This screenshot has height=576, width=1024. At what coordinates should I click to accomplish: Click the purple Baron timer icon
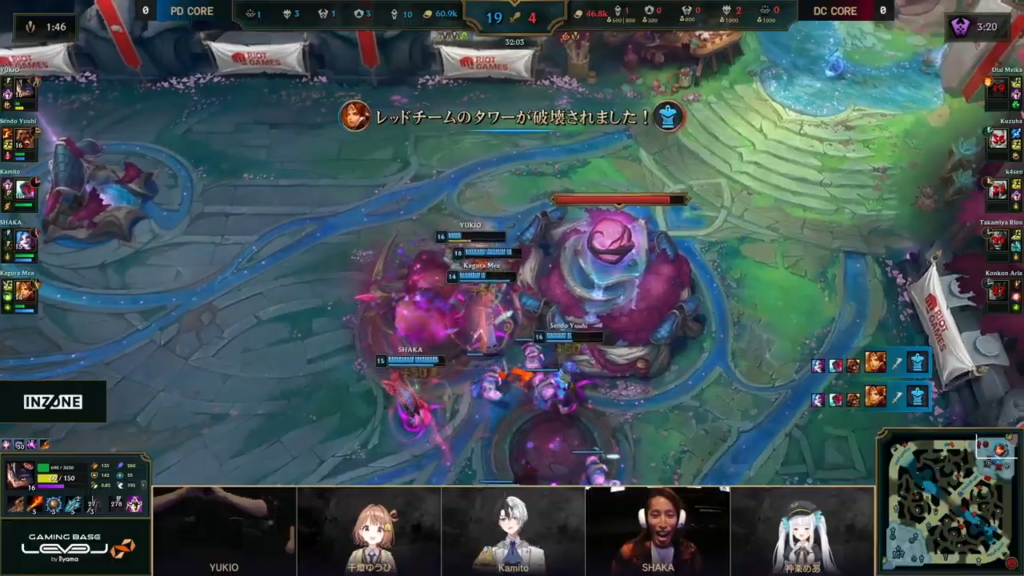[x=965, y=27]
